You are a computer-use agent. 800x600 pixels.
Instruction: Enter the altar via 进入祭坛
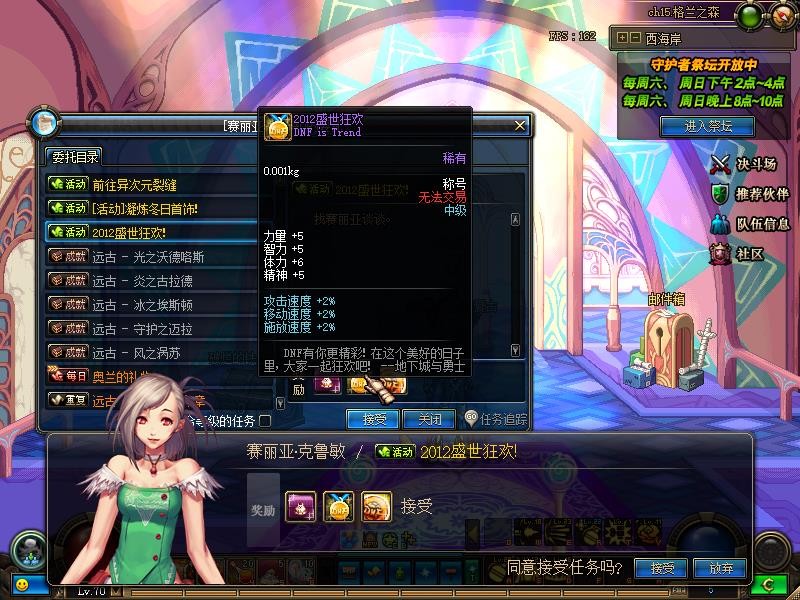708,126
